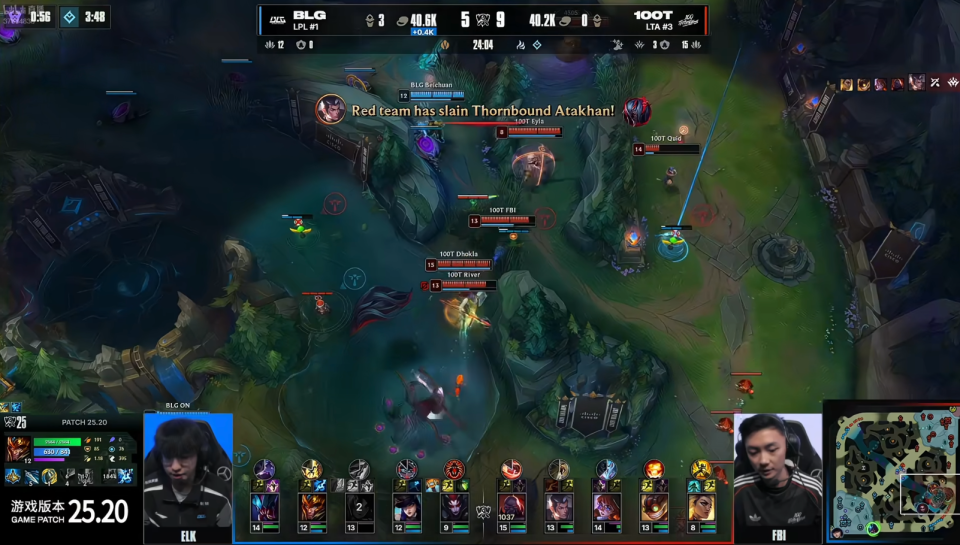Select the FBI player camera feed
960x545 pixels.
[777, 470]
